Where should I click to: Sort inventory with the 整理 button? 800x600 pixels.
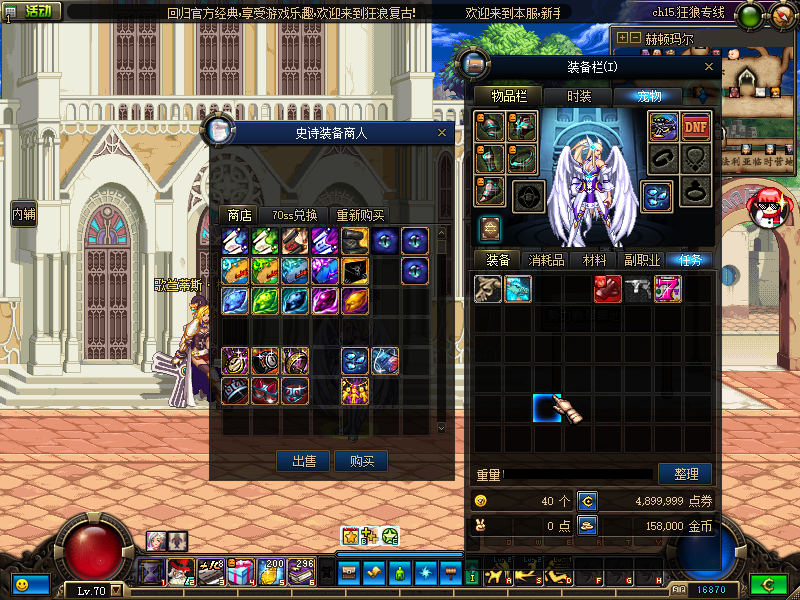click(685, 474)
